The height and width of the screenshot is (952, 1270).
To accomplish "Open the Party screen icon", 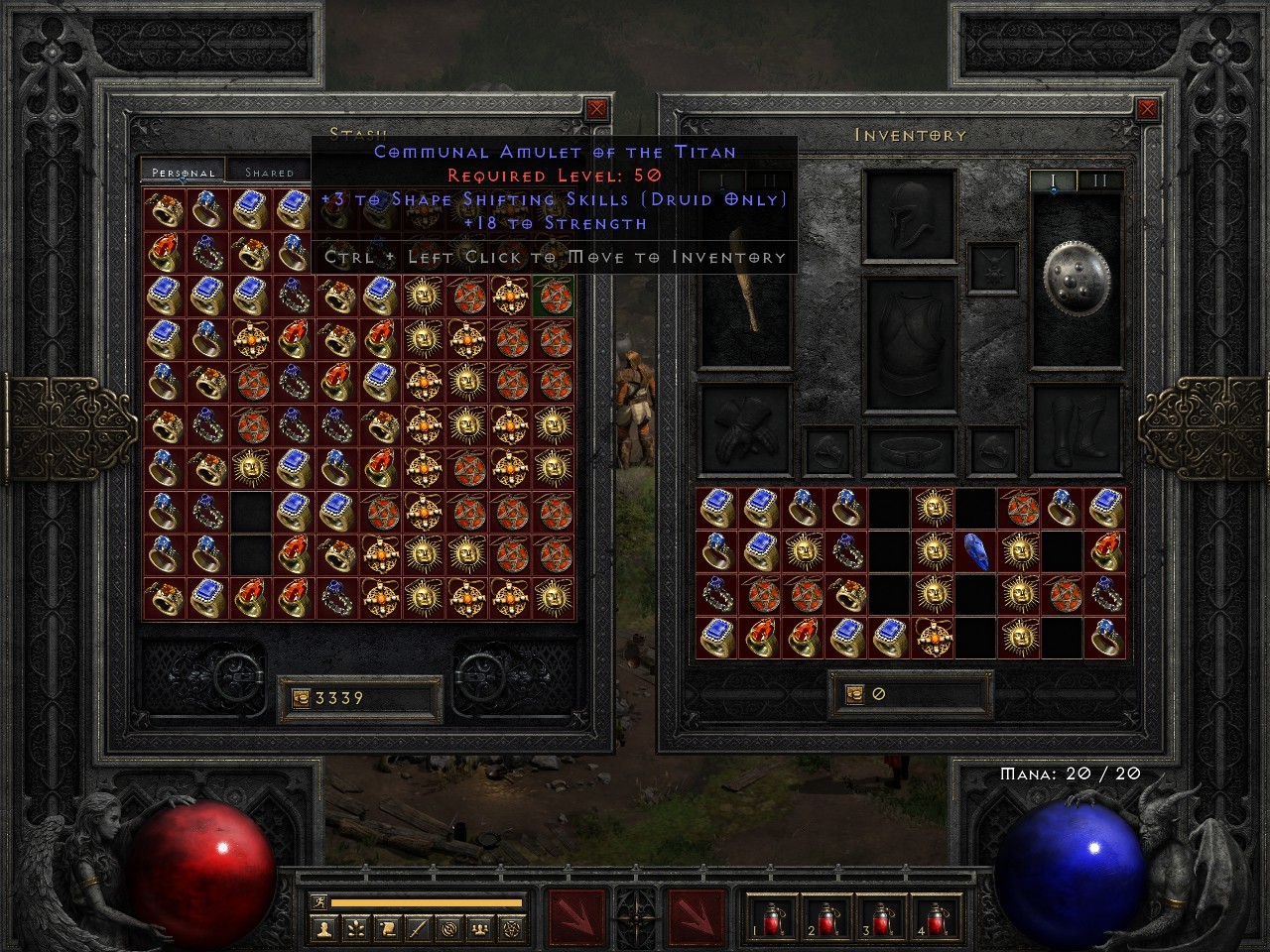I will click(479, 929).
